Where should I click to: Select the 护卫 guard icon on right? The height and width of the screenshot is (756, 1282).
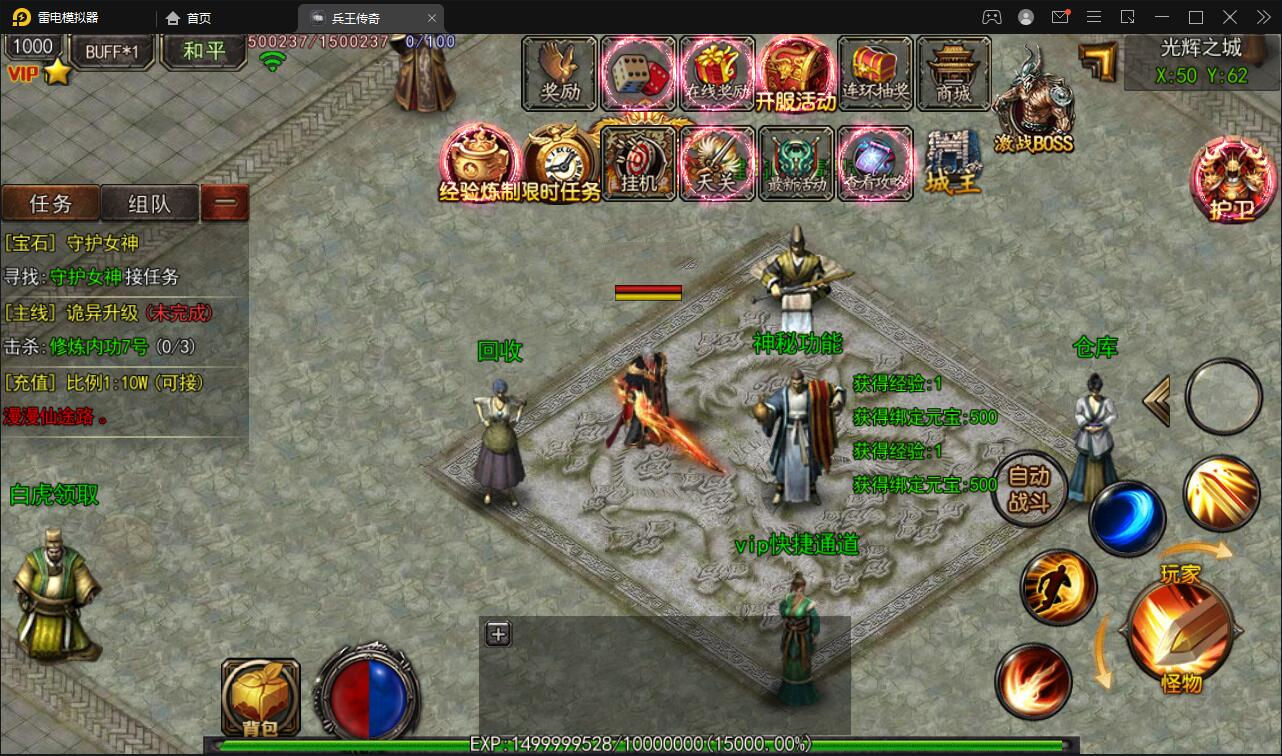(1232, 180)
